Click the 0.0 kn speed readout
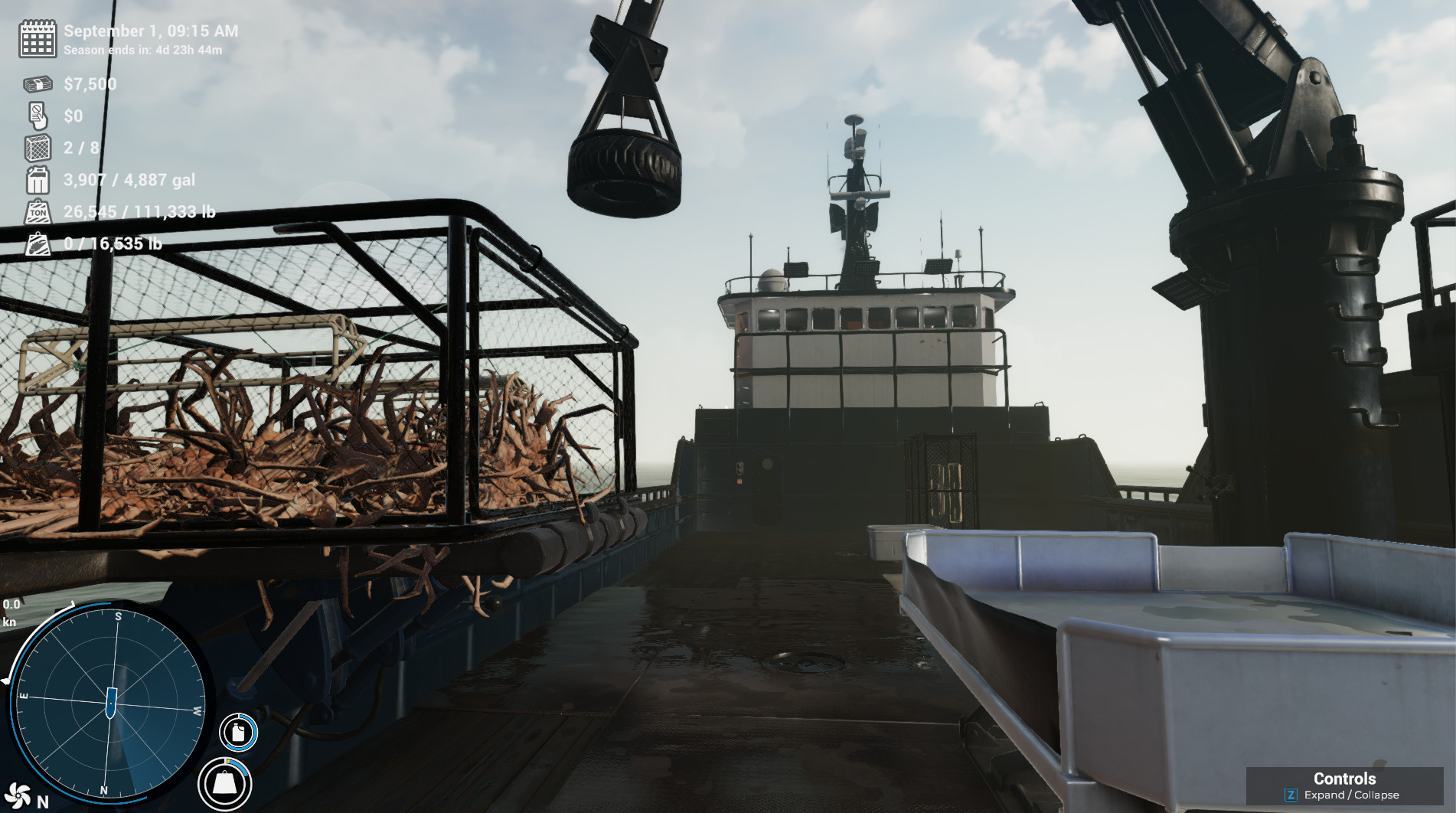1456x813 pixels. pyautogui.click(x=11, y=612)
